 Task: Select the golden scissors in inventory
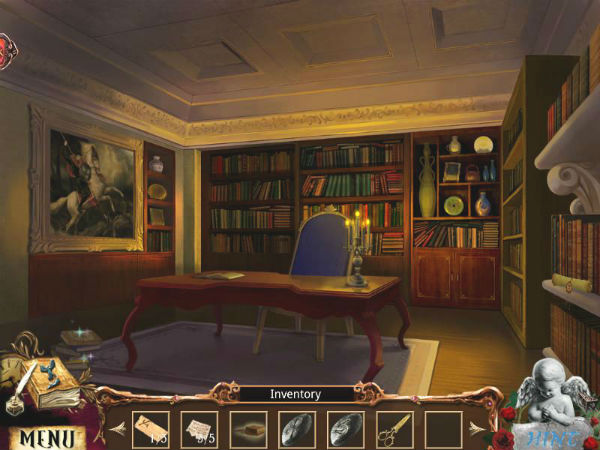393,429
